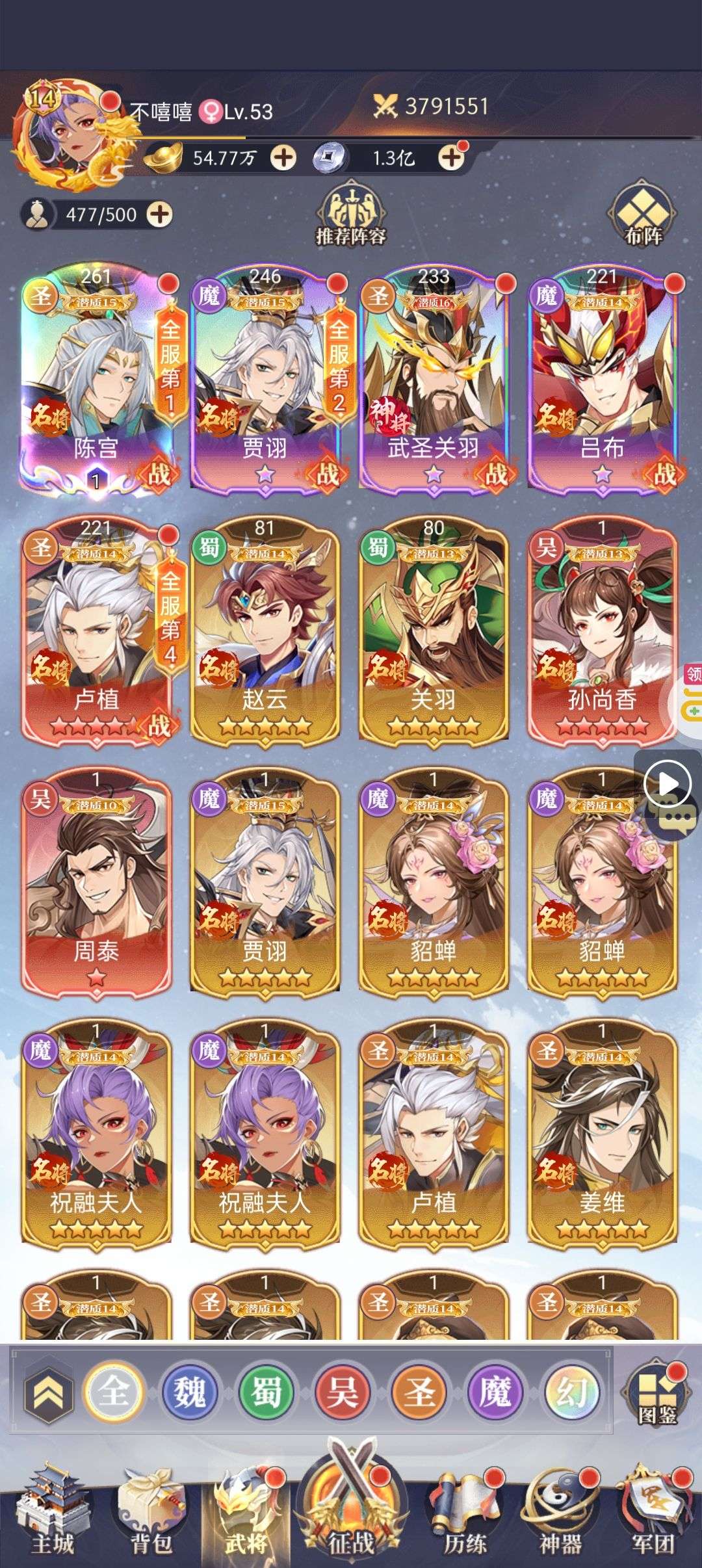The height and width of the screenshot is (1568, 702).
Task: Select the 吕布 hero card
Action: (602, 377)
